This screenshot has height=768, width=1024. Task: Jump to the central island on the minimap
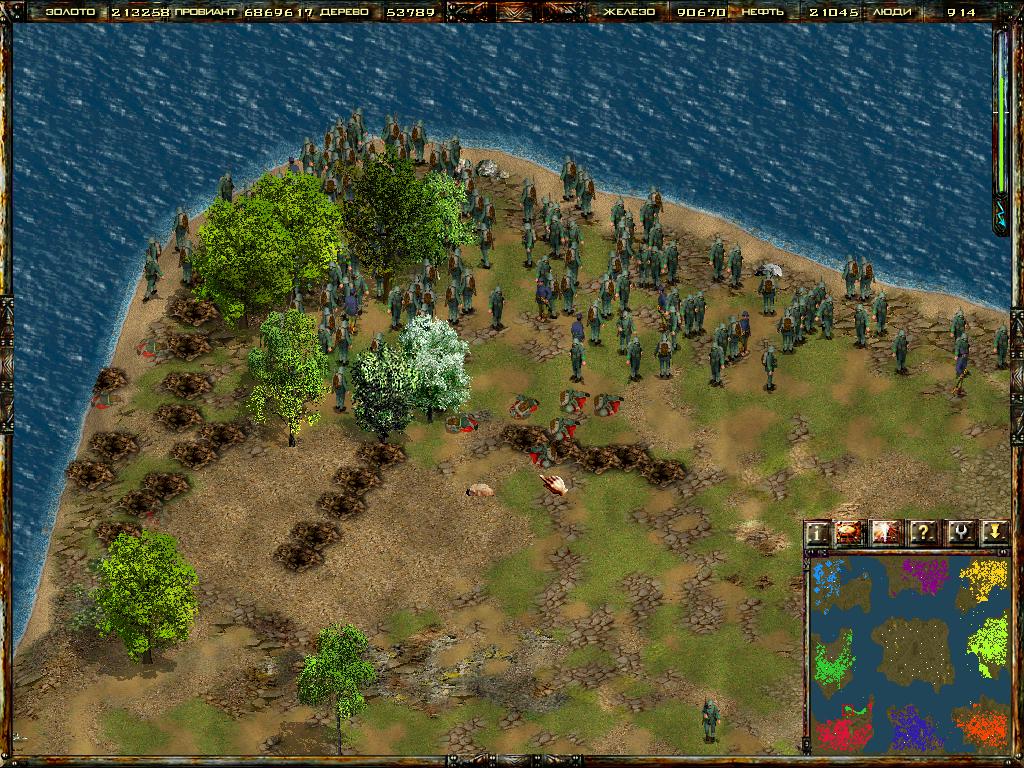tap(908, 650)
